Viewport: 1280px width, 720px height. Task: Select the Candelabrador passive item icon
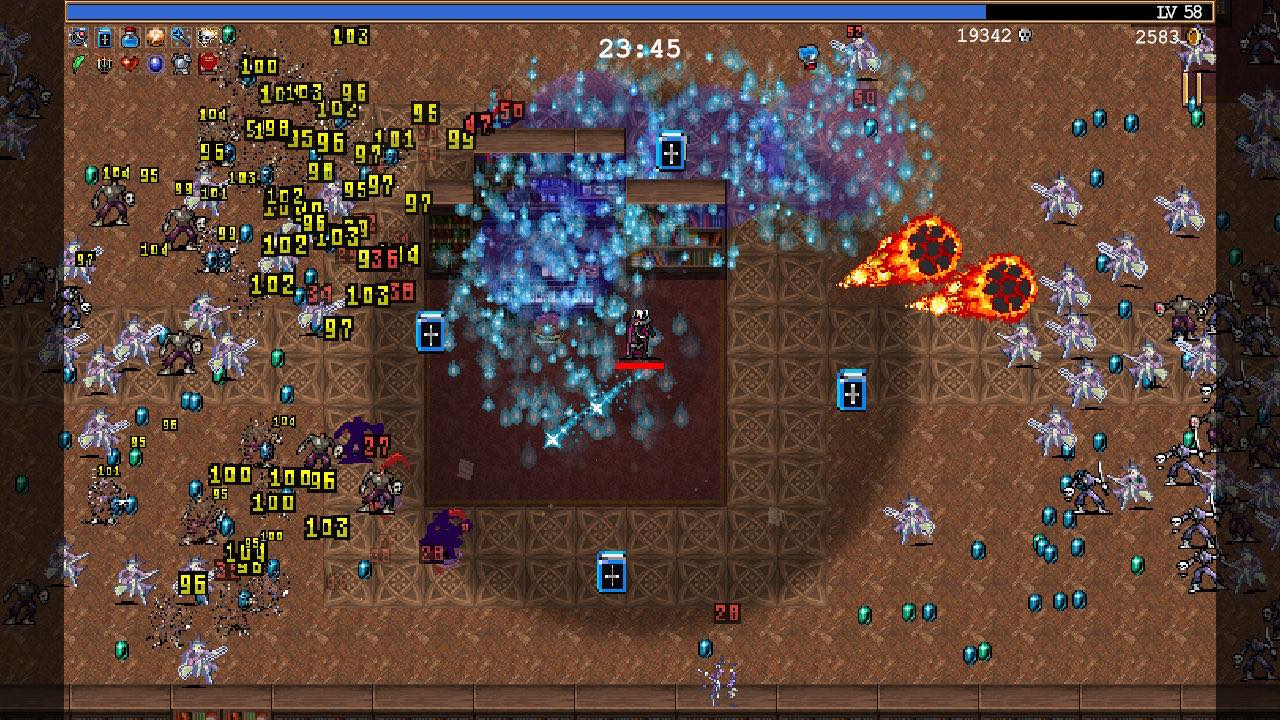[x=103, y=64]
